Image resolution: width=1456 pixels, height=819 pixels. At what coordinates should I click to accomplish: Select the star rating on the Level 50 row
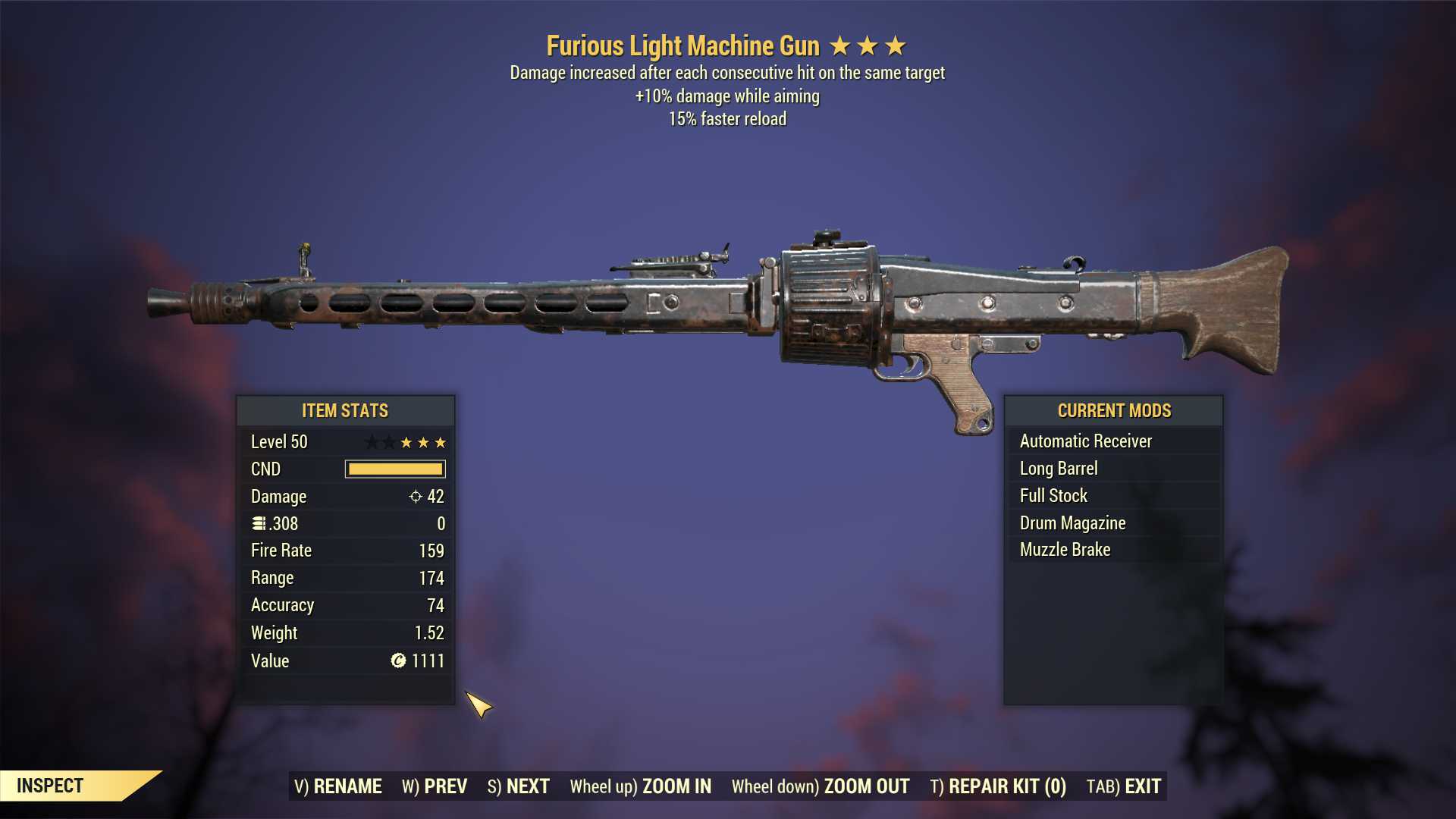(406, 441)
